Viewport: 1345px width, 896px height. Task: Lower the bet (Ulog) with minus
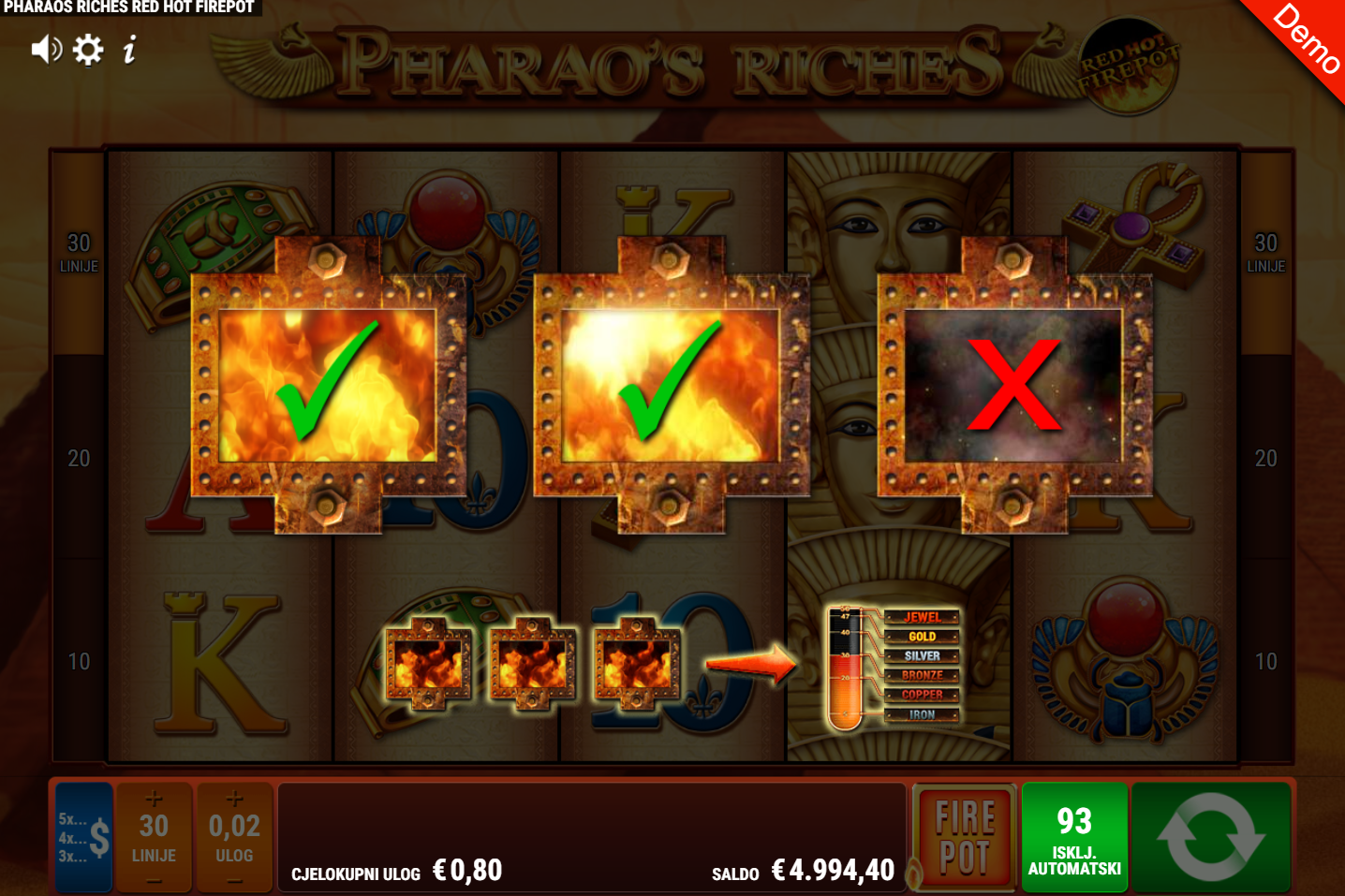click(234, 880)
